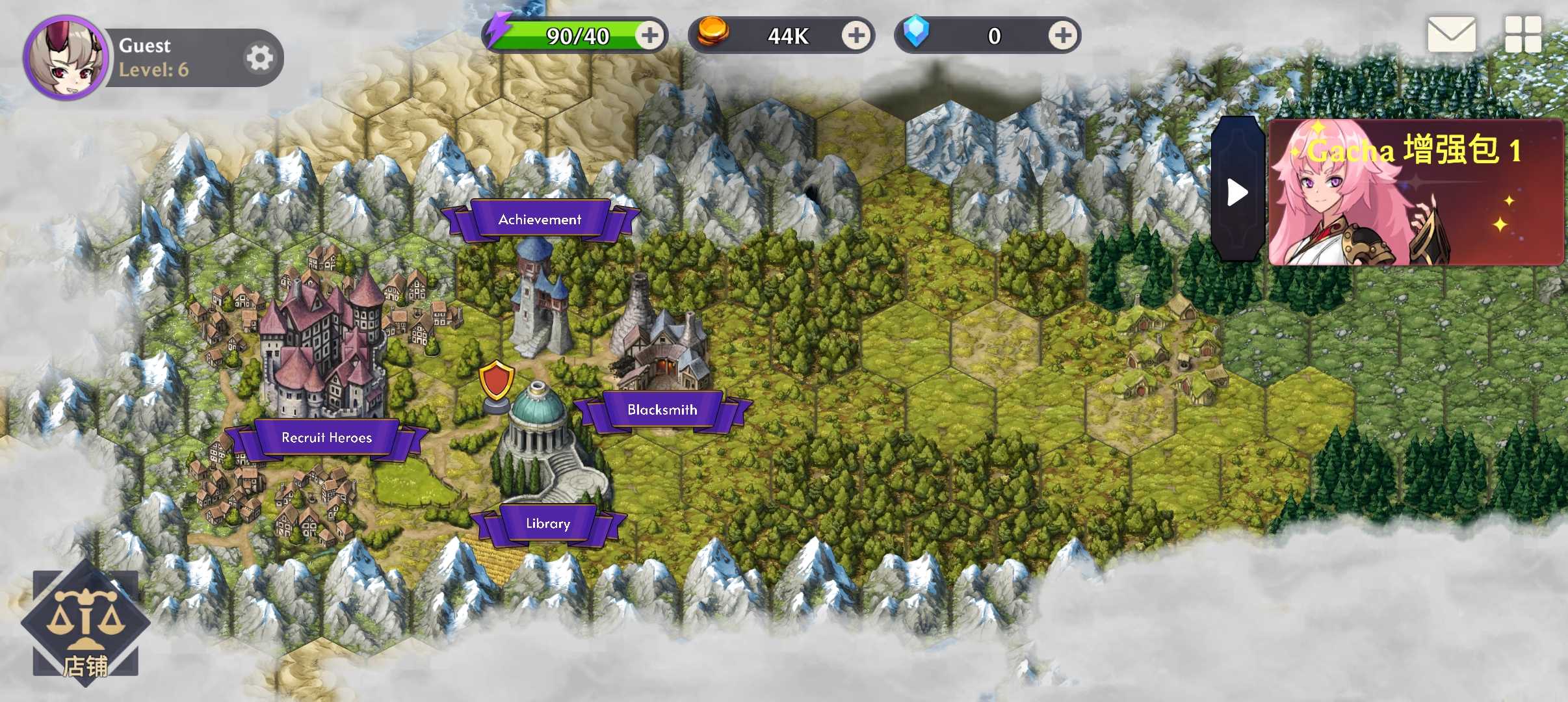This screenshot has height=702, width=1568.
Task: View the Gacha 增强包 1 banner
Action: [x=1416, y=192]
